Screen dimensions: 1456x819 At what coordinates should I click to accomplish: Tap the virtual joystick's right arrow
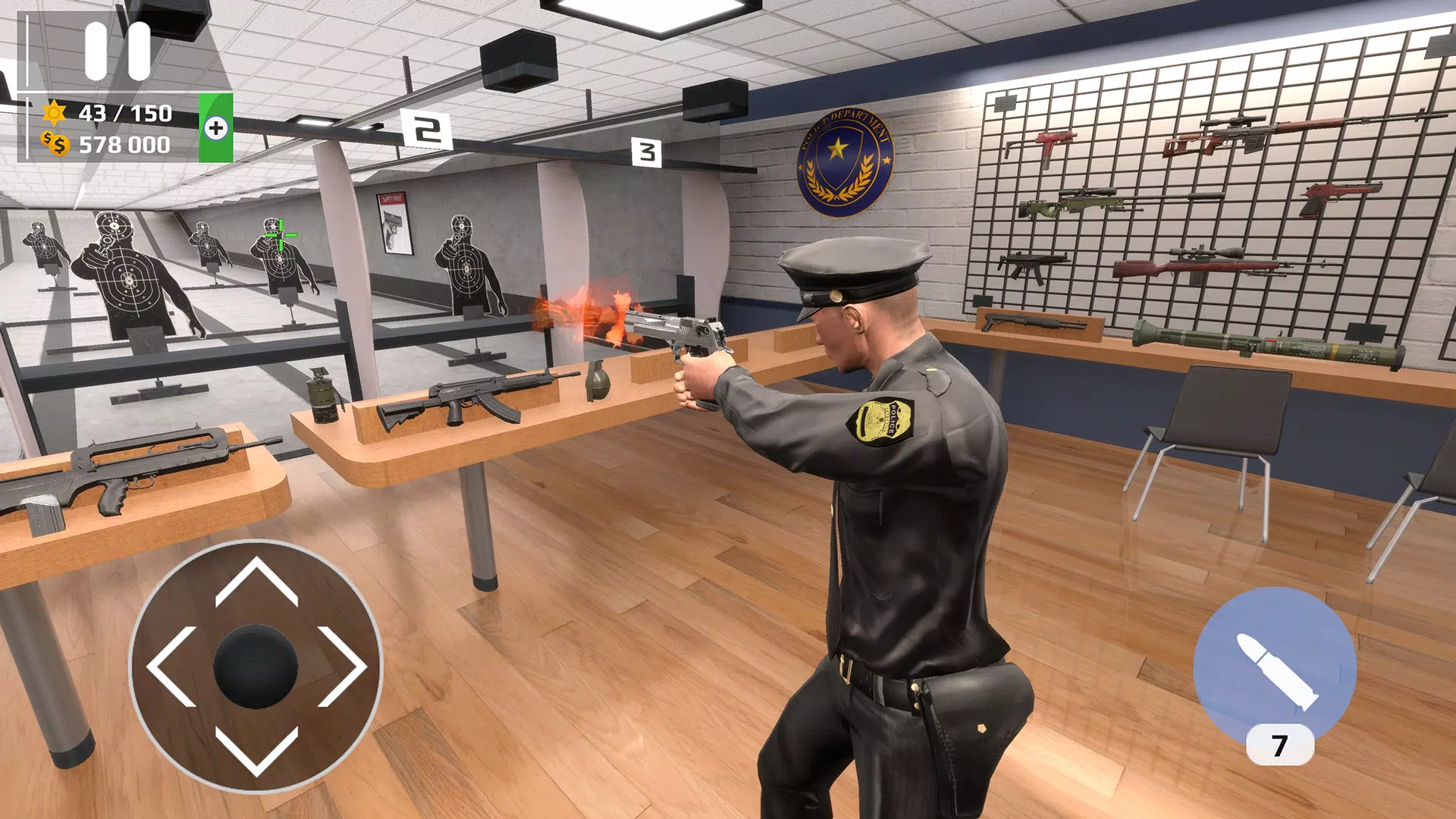pyautogui.click(x=342, y=667)
